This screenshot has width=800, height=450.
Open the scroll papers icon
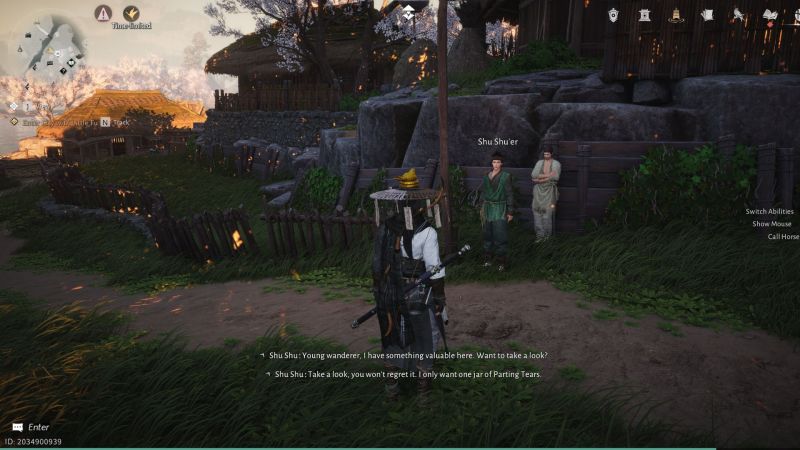pos(707,14)
